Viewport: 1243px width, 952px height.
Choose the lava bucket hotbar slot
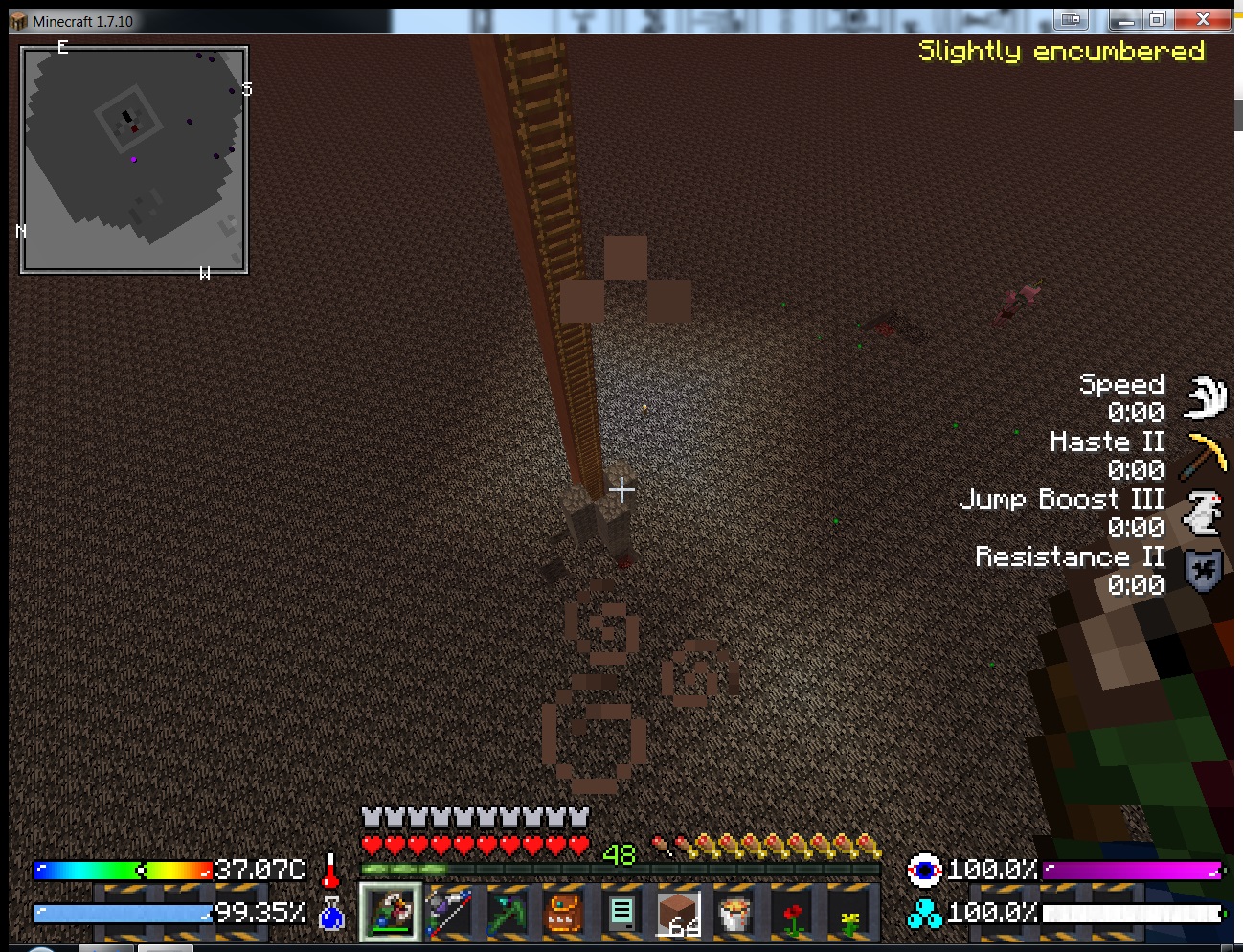point(735,913)
